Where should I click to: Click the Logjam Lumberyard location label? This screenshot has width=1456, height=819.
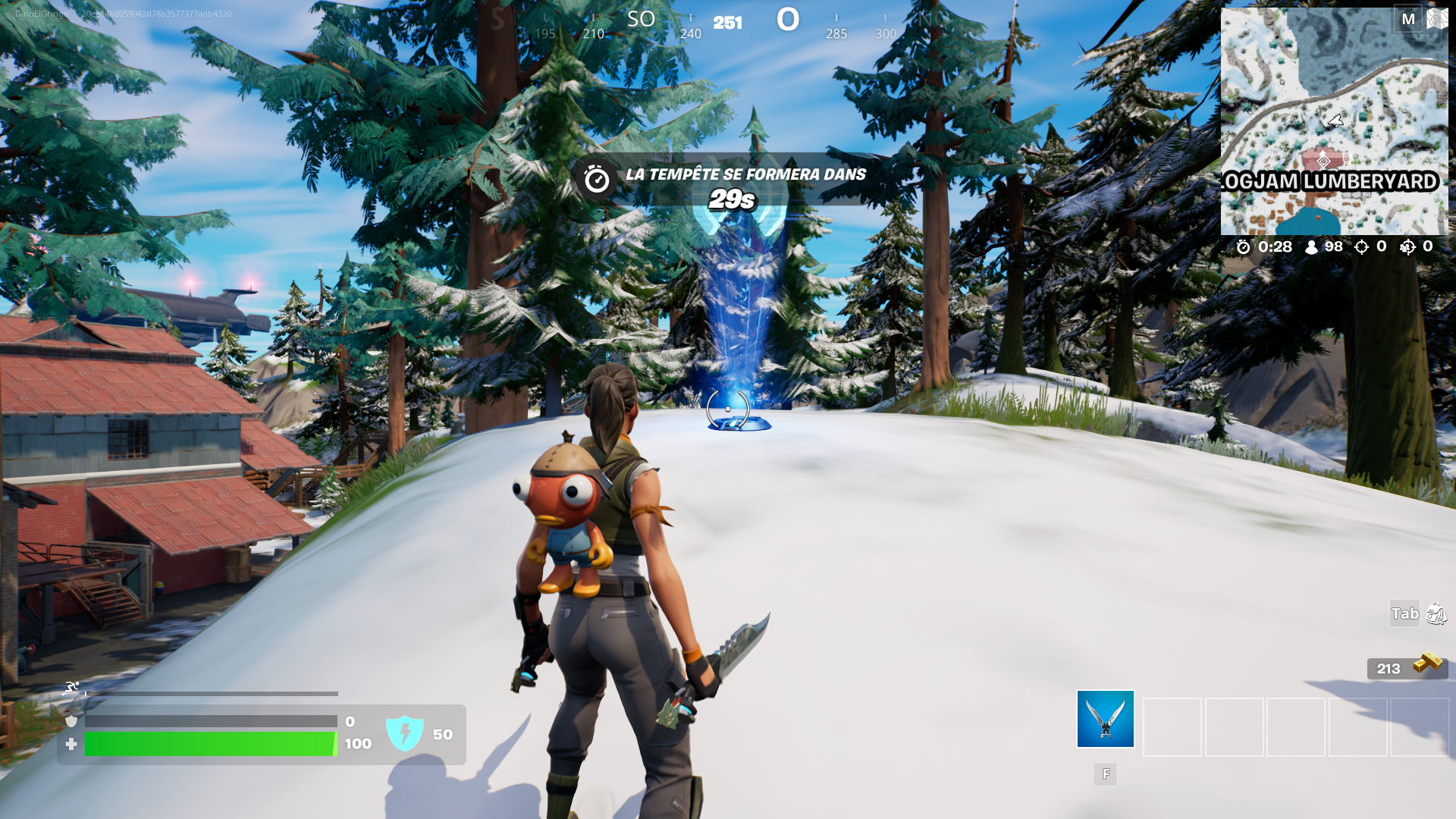click(x=1331, y=181)
